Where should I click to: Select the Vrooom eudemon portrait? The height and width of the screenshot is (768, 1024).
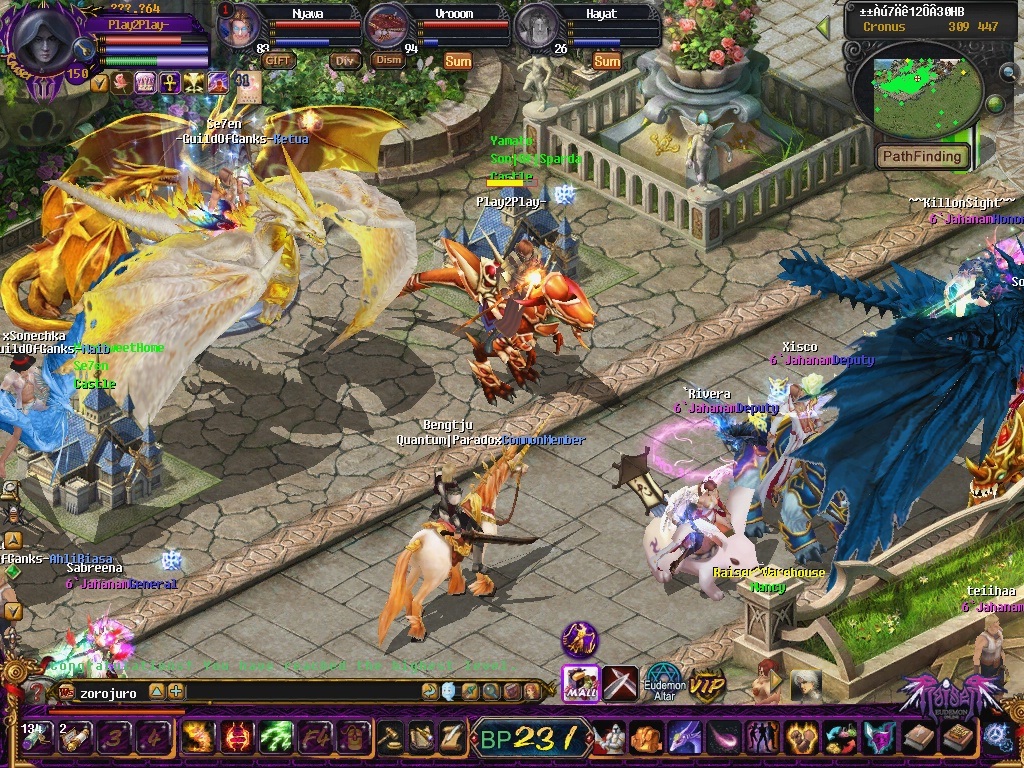pyautogui.click(x=388, y=26)
